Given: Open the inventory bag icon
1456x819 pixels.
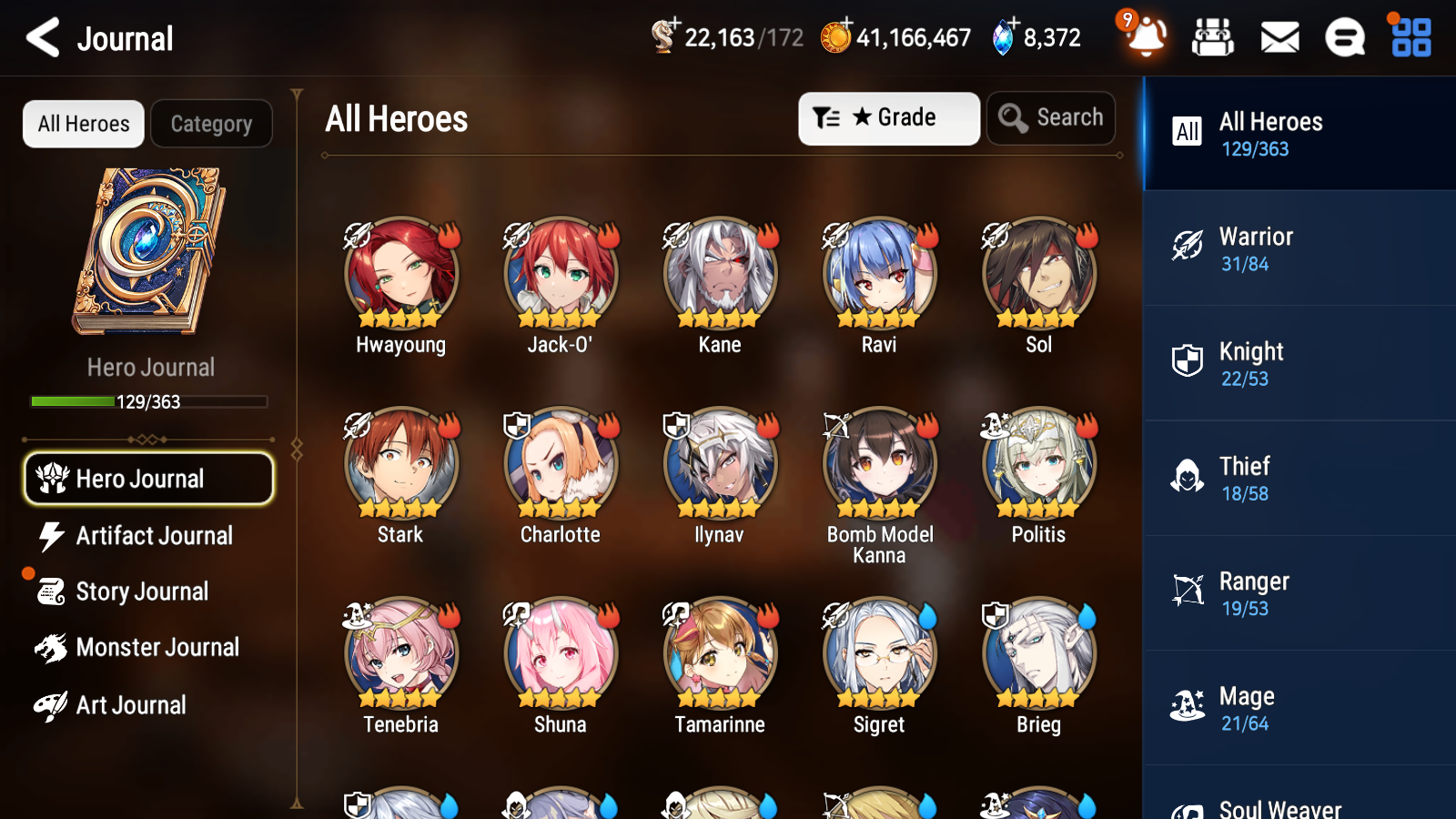Looking at the screenshot, I should click(1213, 38).
